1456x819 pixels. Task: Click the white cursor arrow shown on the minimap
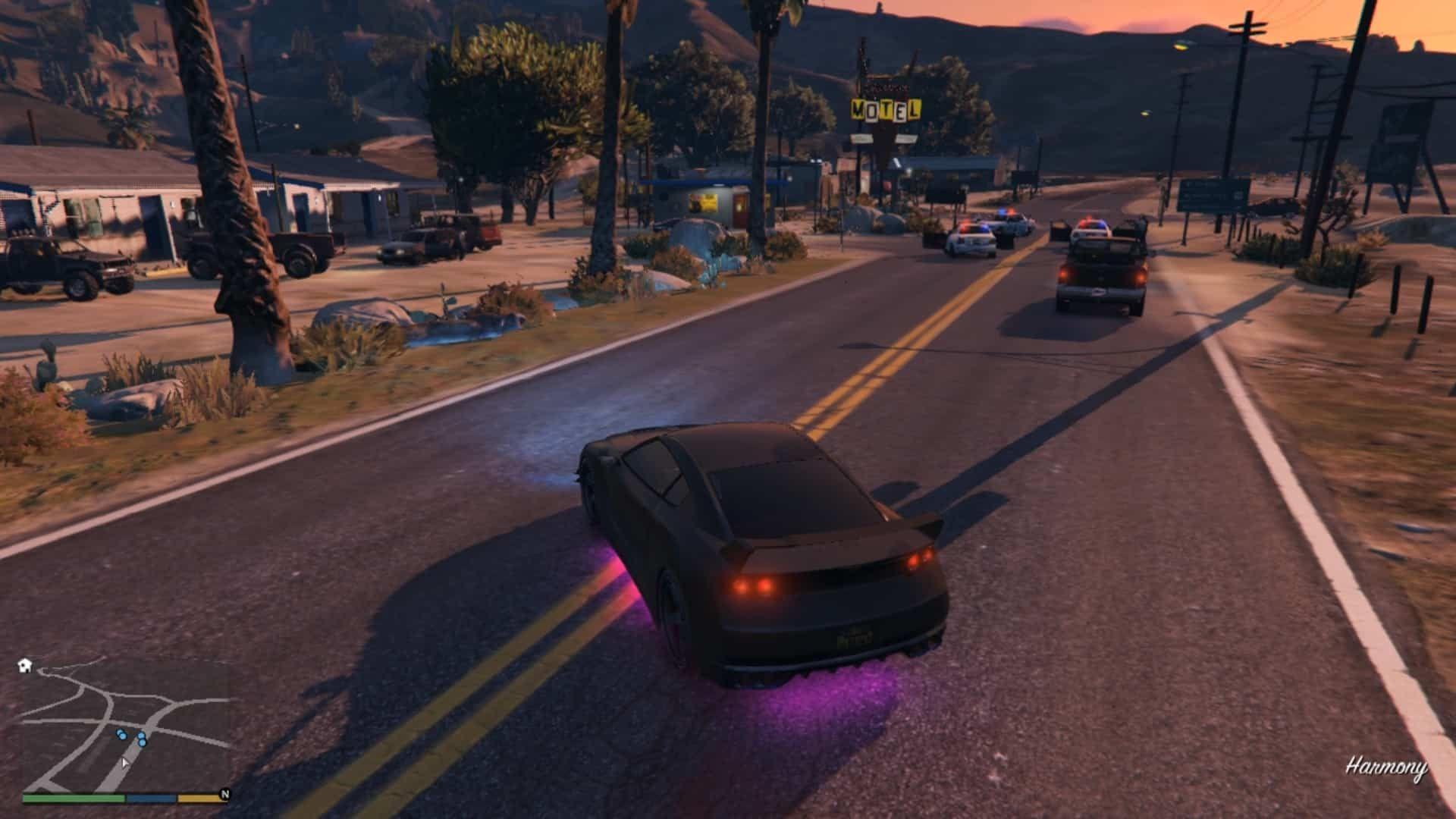pyautogui.click(x=125, y=765)
